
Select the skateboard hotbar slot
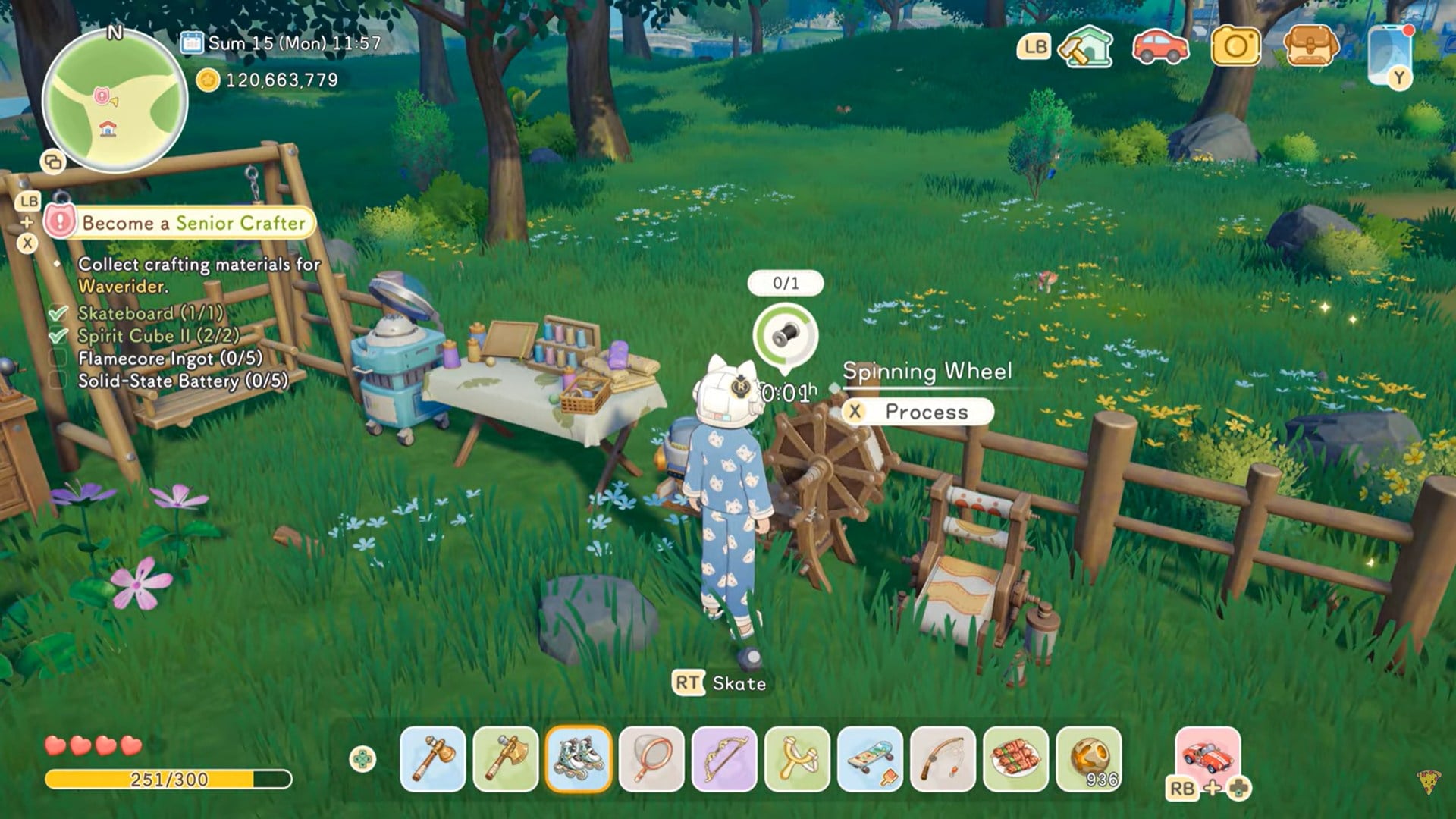pyautogui.click(x=870, y=759)
